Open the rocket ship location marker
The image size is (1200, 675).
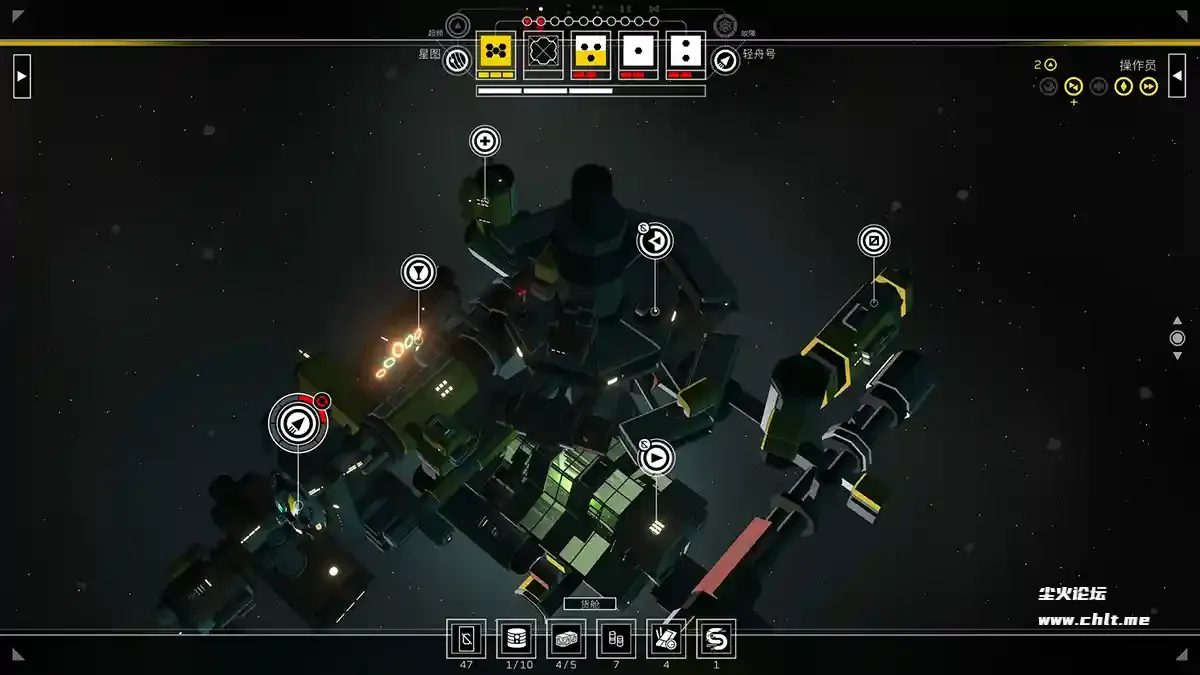tap(297, 424)
